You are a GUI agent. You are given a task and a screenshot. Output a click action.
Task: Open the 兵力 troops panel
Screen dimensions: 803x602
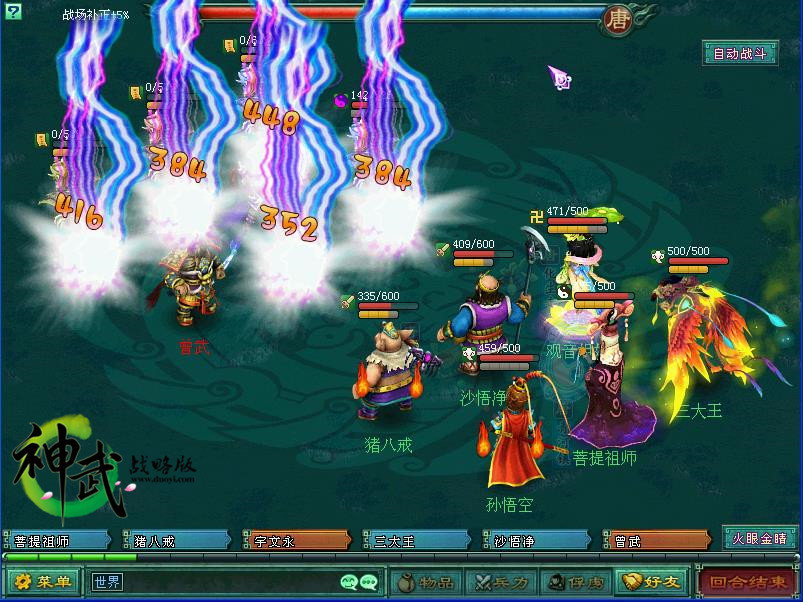click(500, 581)
